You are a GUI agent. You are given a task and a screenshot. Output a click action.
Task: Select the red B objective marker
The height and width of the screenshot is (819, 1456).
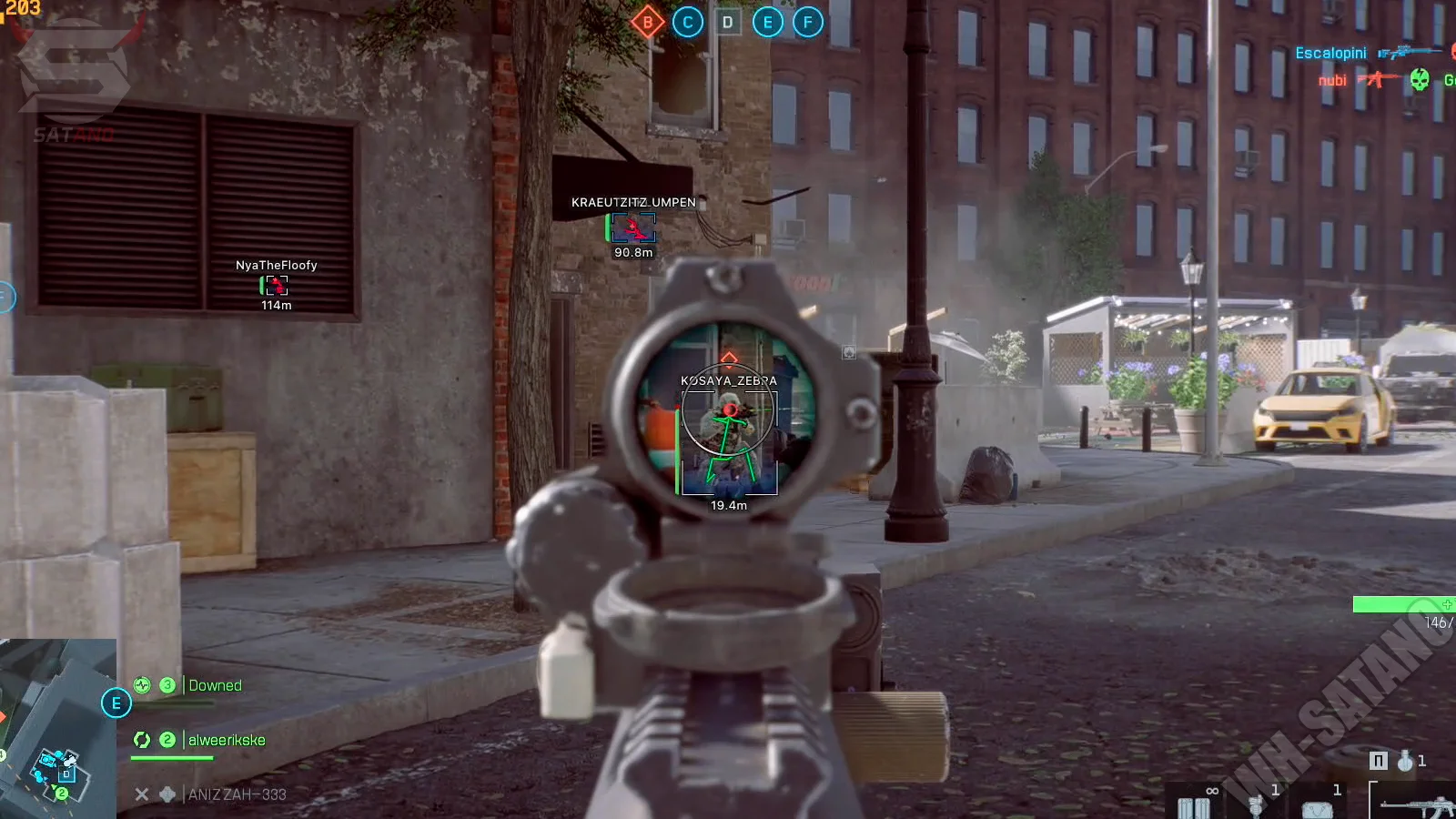tap(647, 23)
